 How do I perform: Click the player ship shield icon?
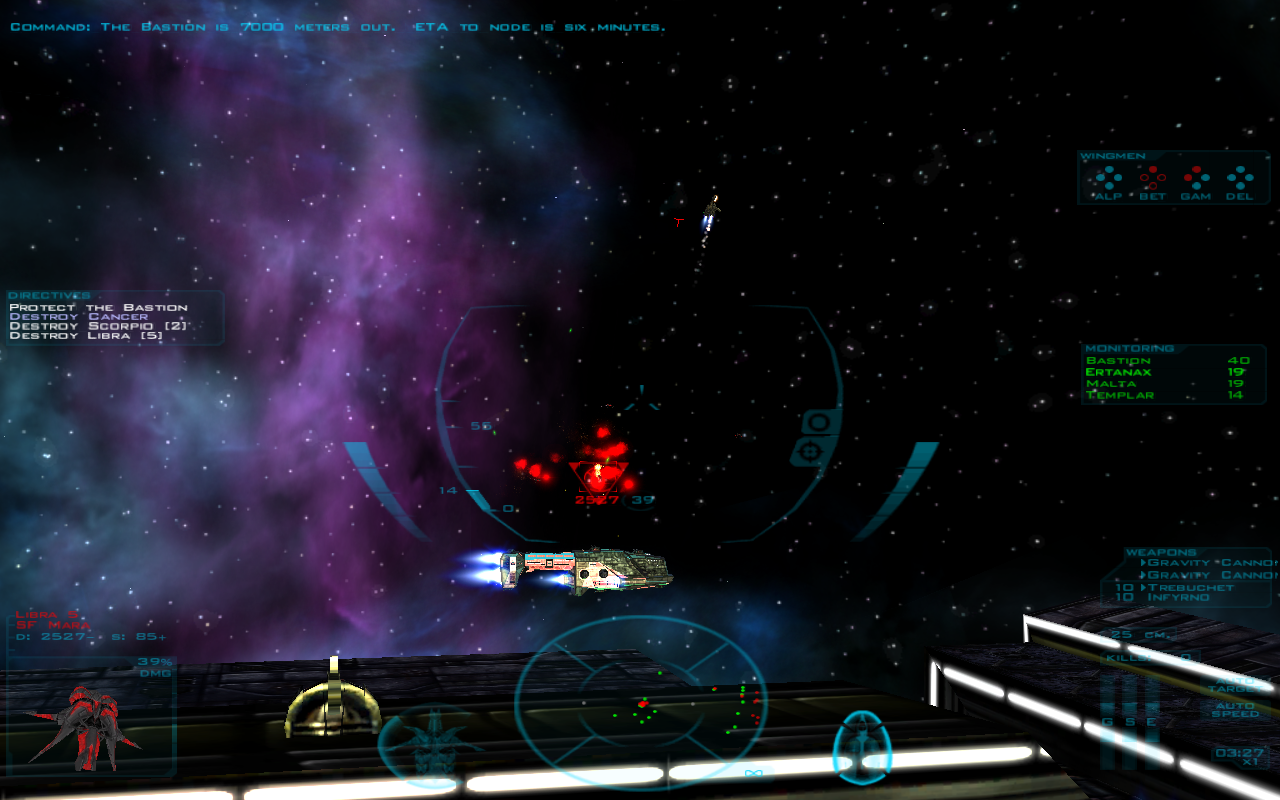[x=862, y=747]
